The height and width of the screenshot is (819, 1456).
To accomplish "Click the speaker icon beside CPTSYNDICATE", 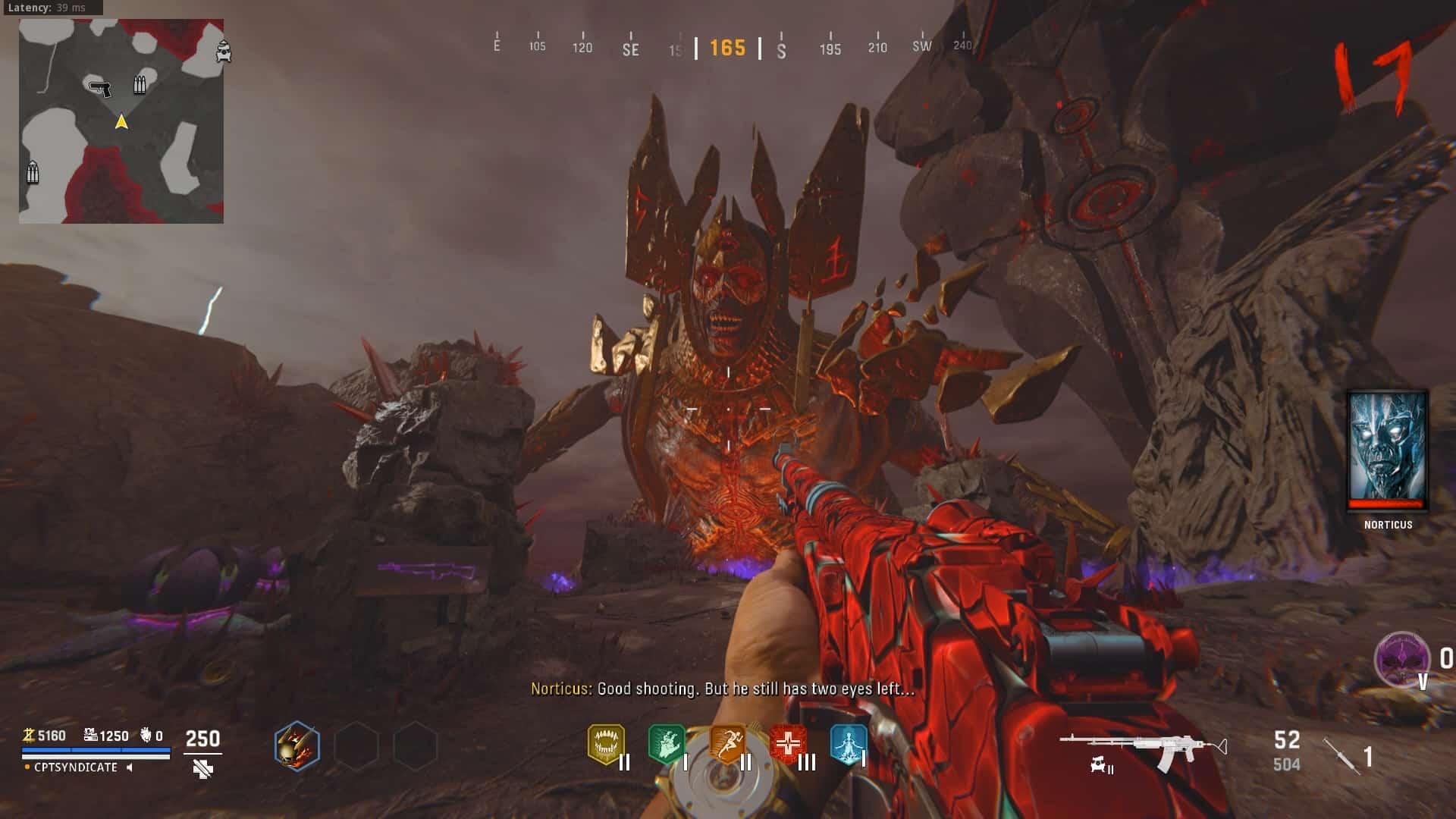I will tap(130, 767).
